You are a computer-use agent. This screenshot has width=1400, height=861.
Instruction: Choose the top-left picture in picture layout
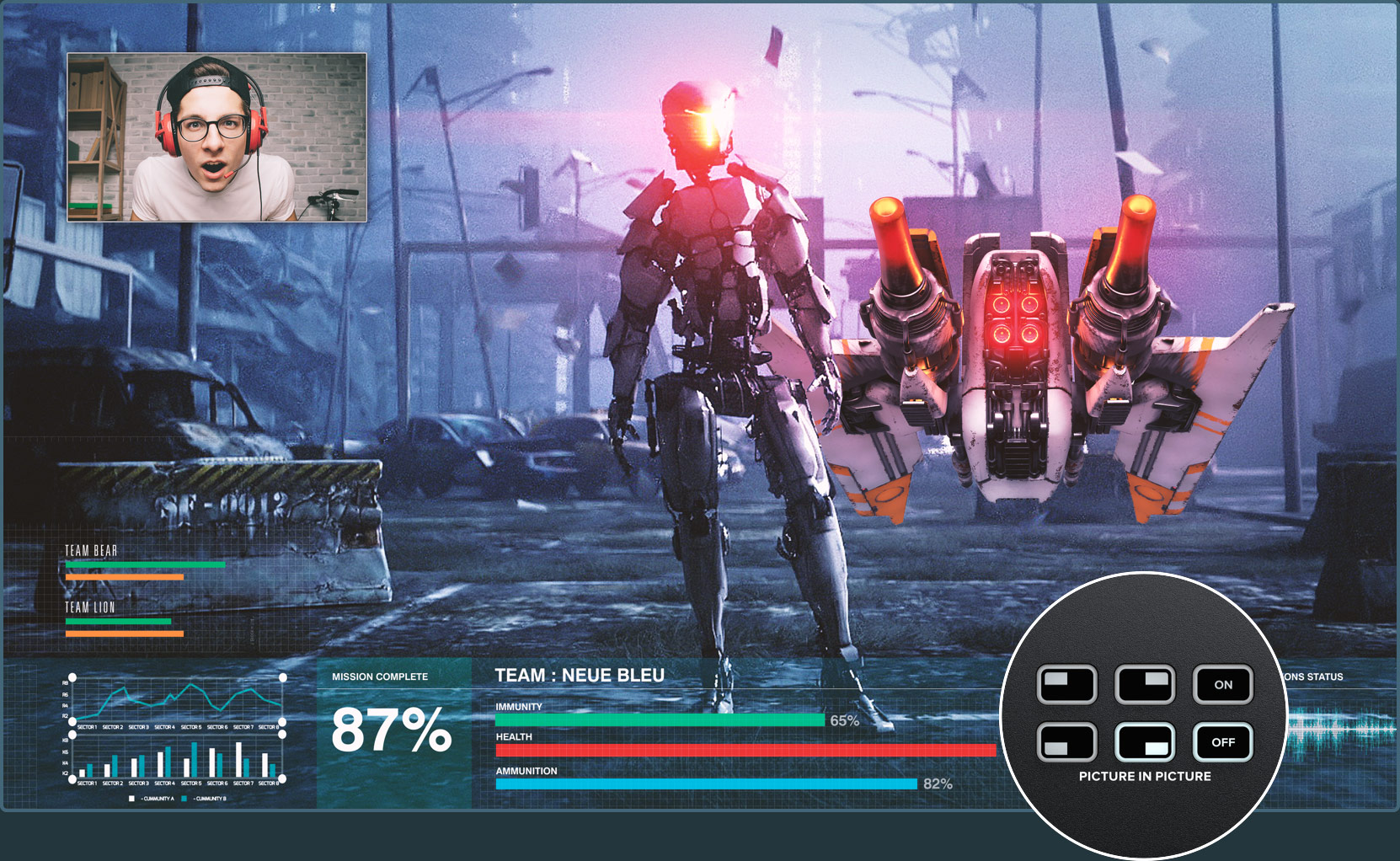coord(1066,685)
